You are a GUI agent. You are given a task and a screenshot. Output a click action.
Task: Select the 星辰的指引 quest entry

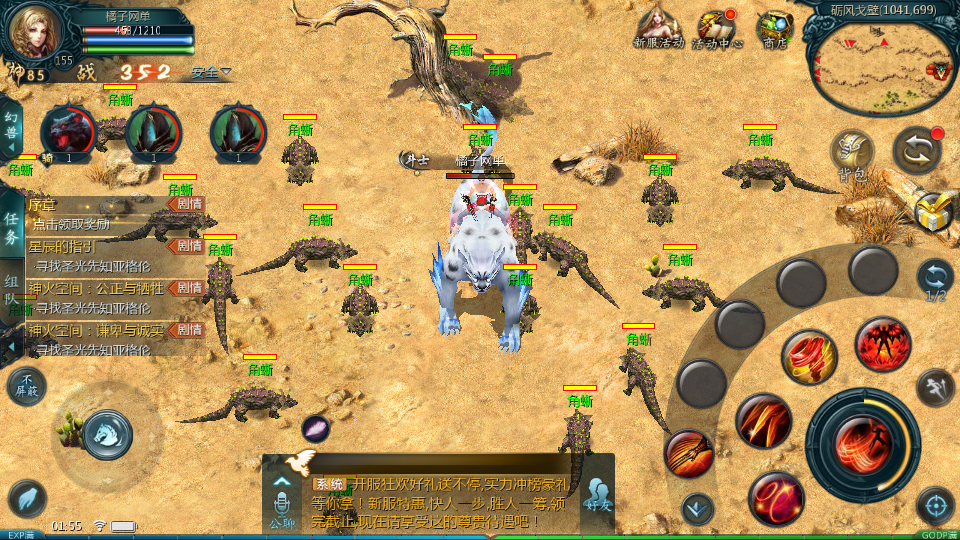click(100, 254)
